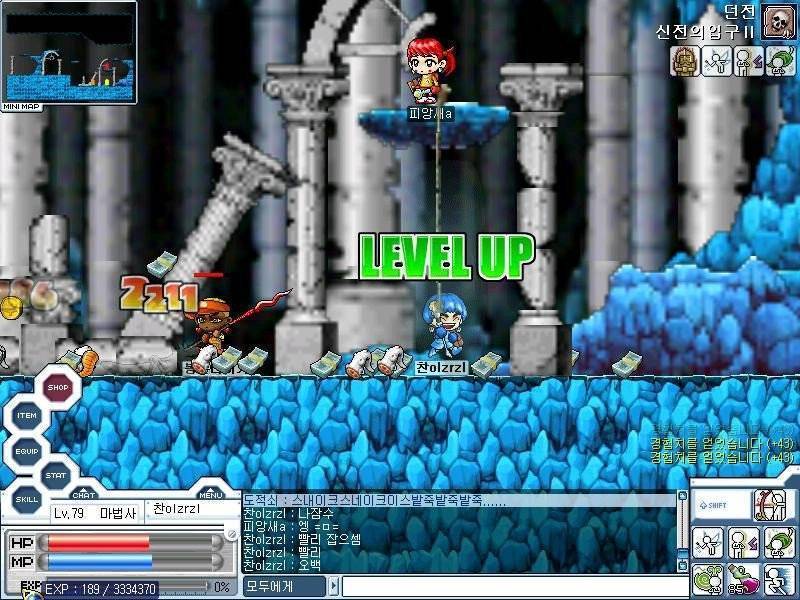The image size is (800, 600).
Task: Activate the archer skill quickslot
Action: coord(773,506)
